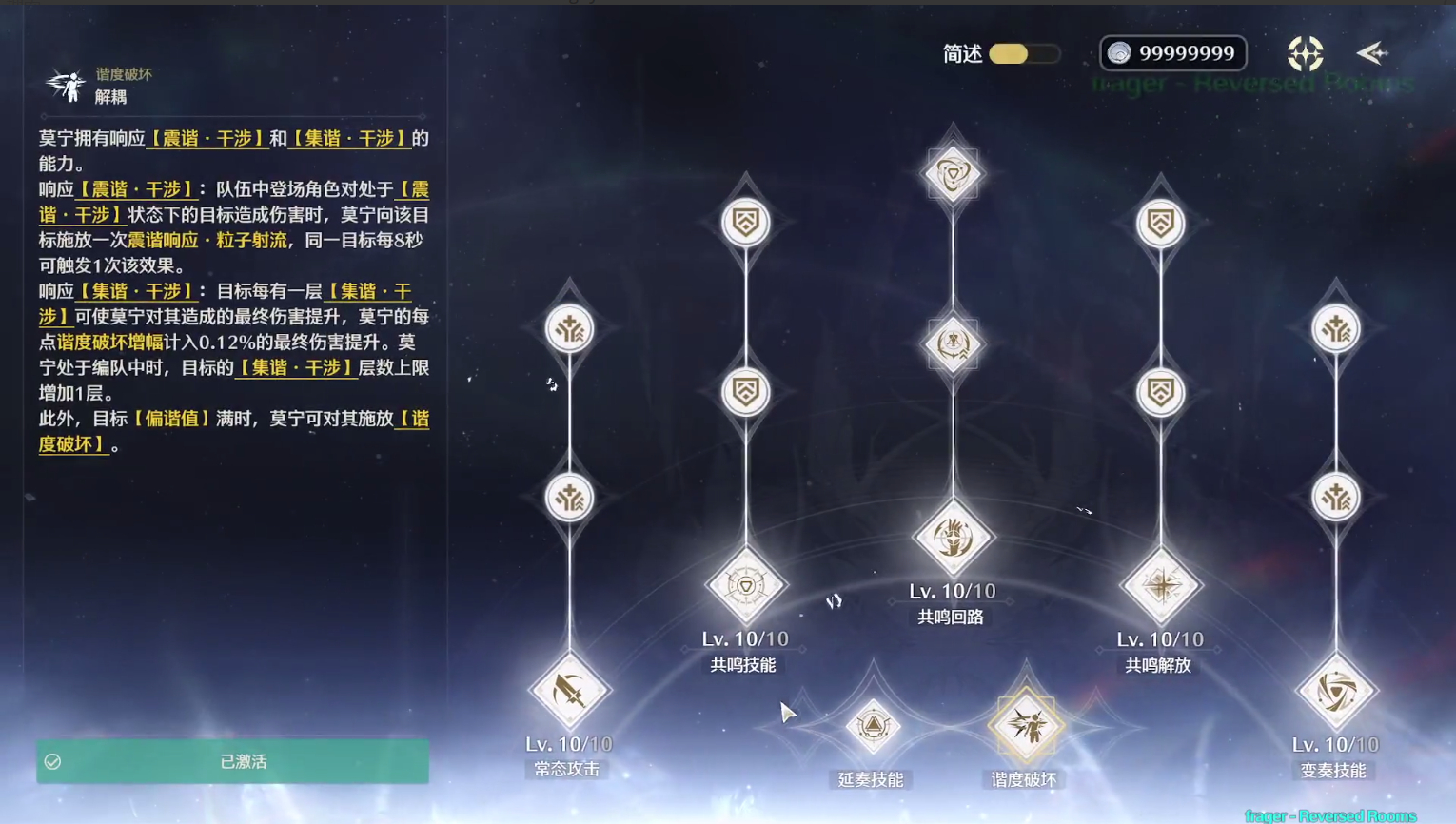1456x824 pixels.
Task: Toggle the 简述 brief description switch
Action: pos(1024,53)
